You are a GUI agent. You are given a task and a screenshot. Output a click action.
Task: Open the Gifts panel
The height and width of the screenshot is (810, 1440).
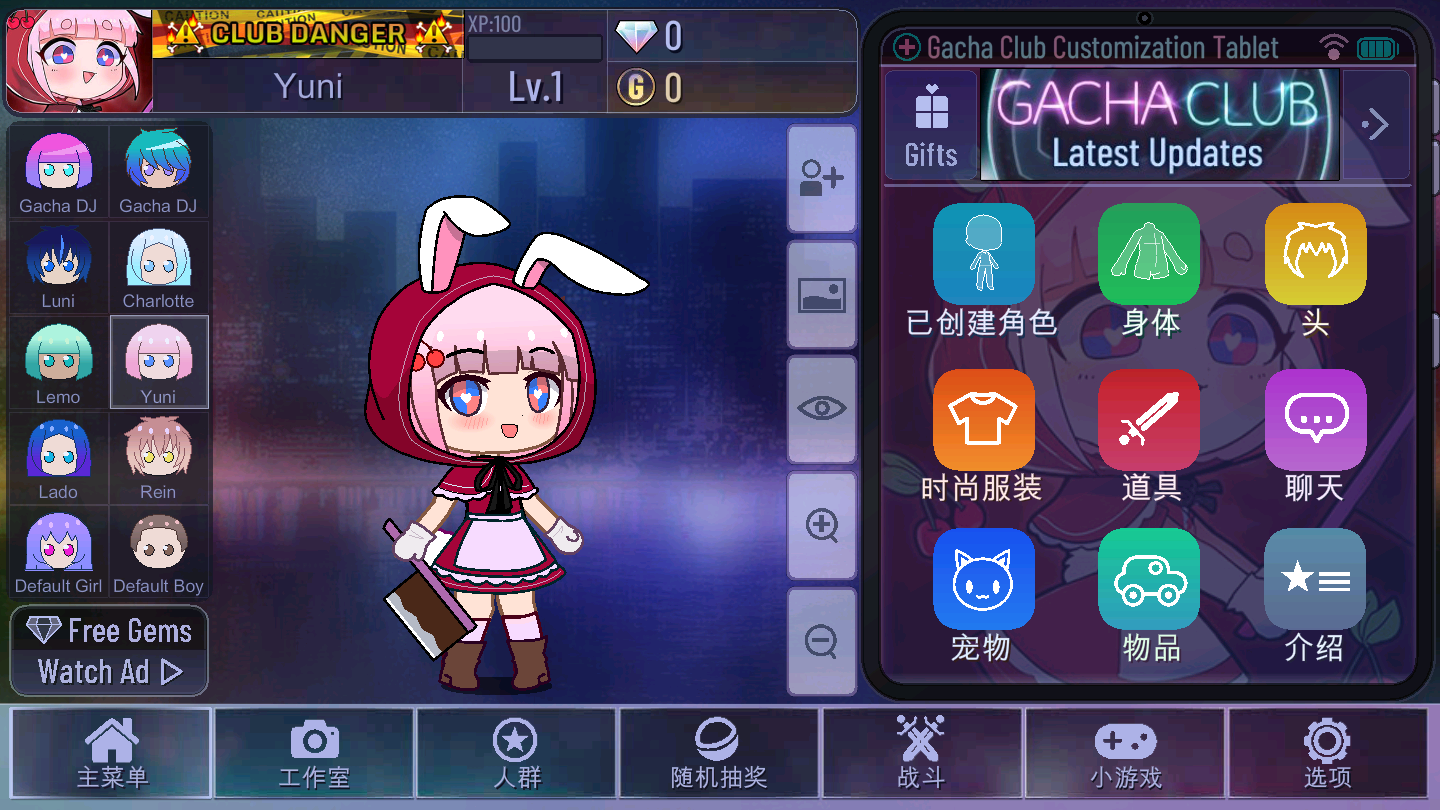931,123
